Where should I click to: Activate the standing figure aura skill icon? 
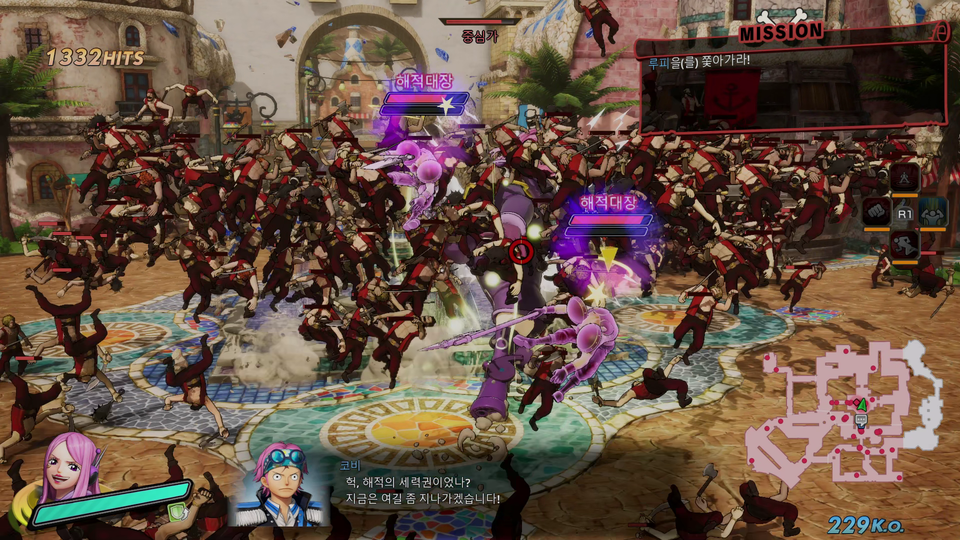pos(905,177)
